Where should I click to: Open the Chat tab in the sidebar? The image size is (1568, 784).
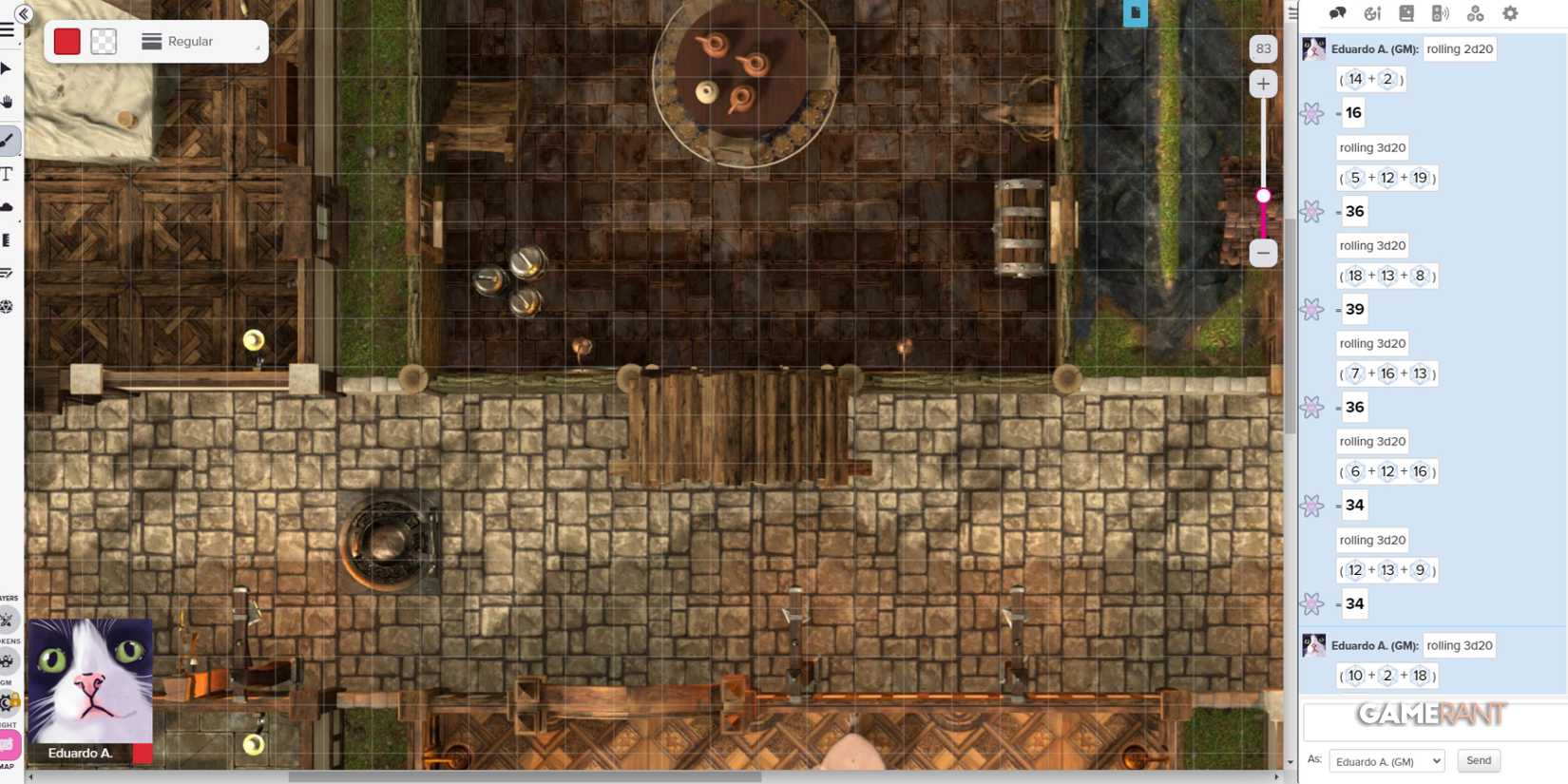[x=1339, y=13]
